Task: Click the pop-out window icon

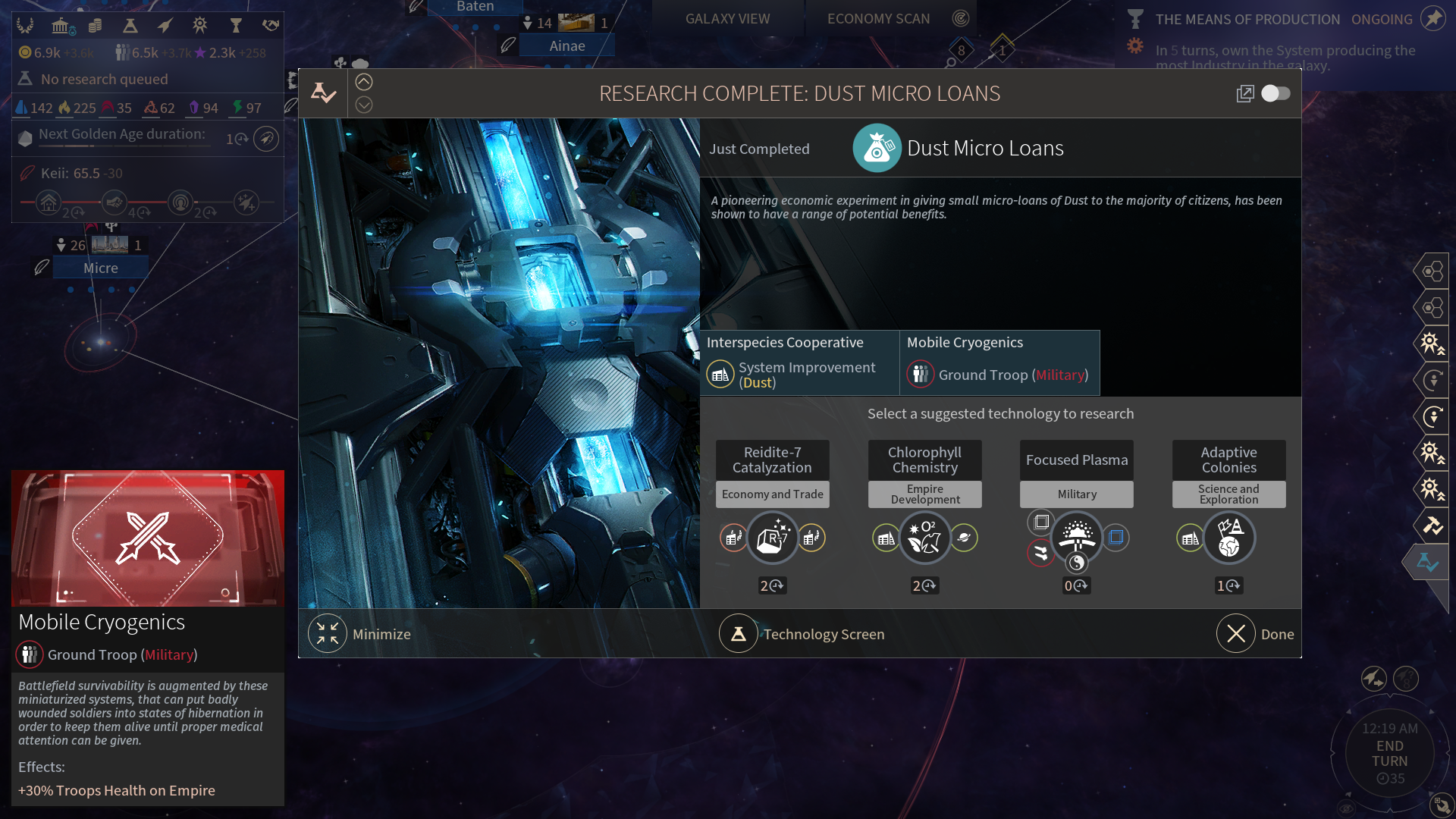Action: [1244, 93]
